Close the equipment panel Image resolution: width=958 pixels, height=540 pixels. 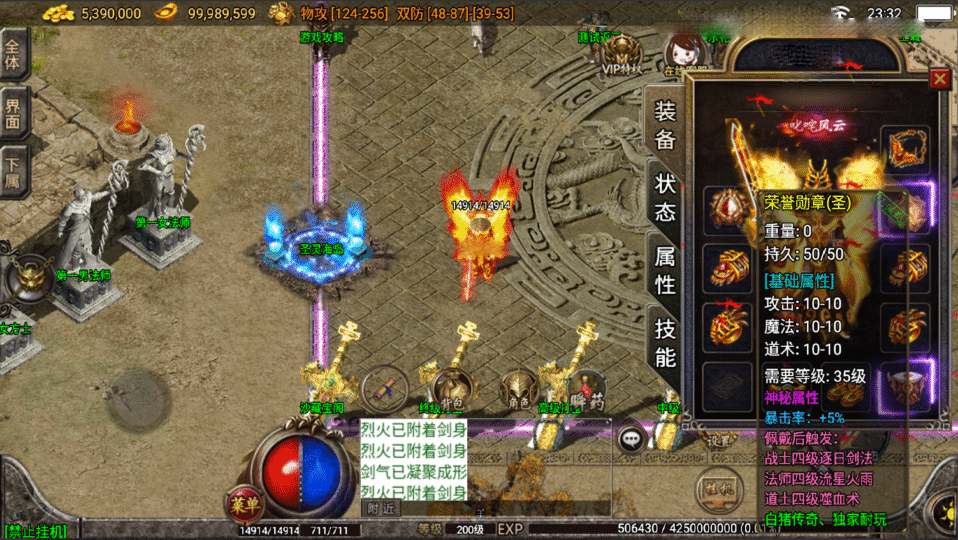(939, 79)
